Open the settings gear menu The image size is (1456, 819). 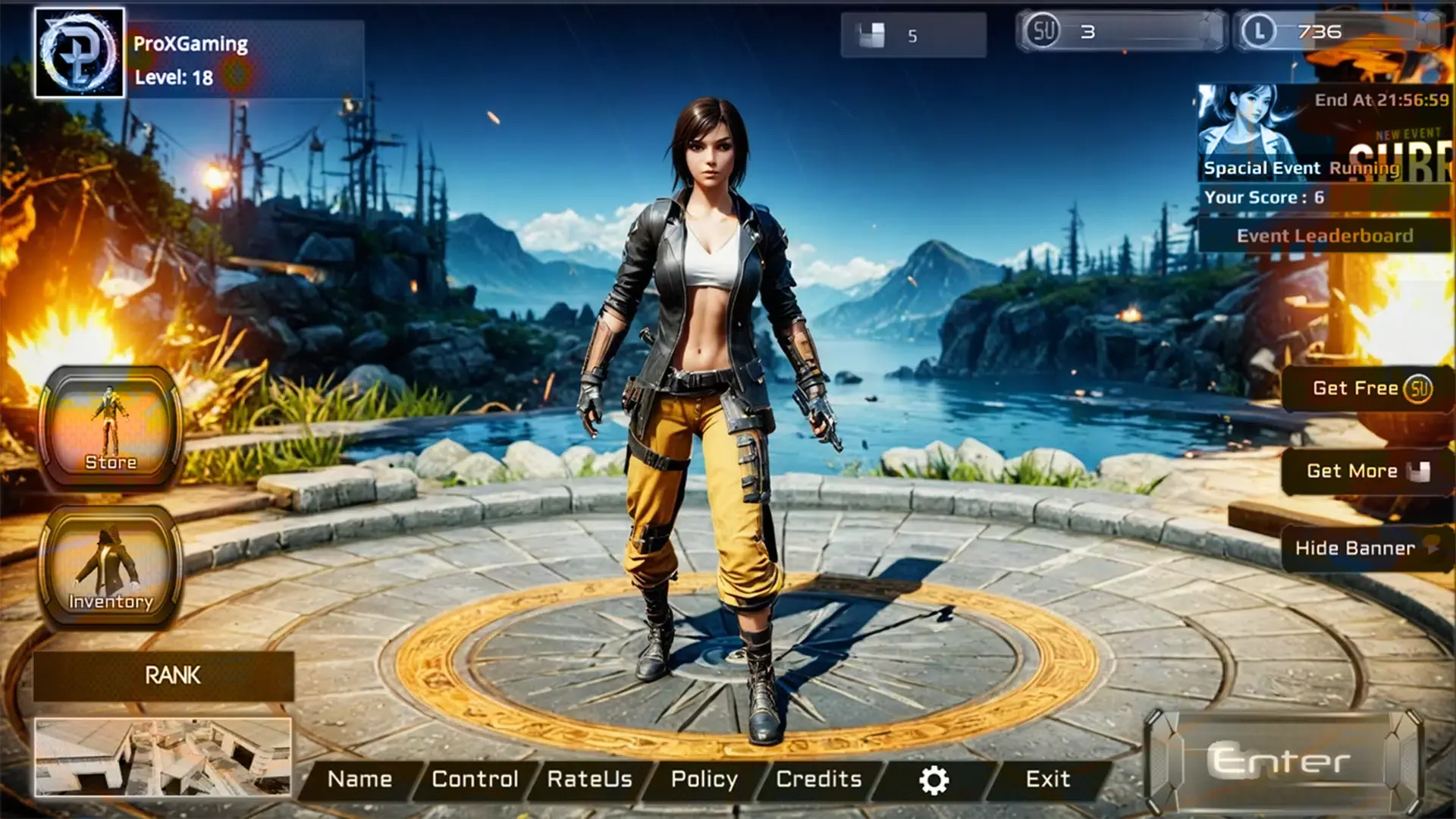click(x=935, y=778)
